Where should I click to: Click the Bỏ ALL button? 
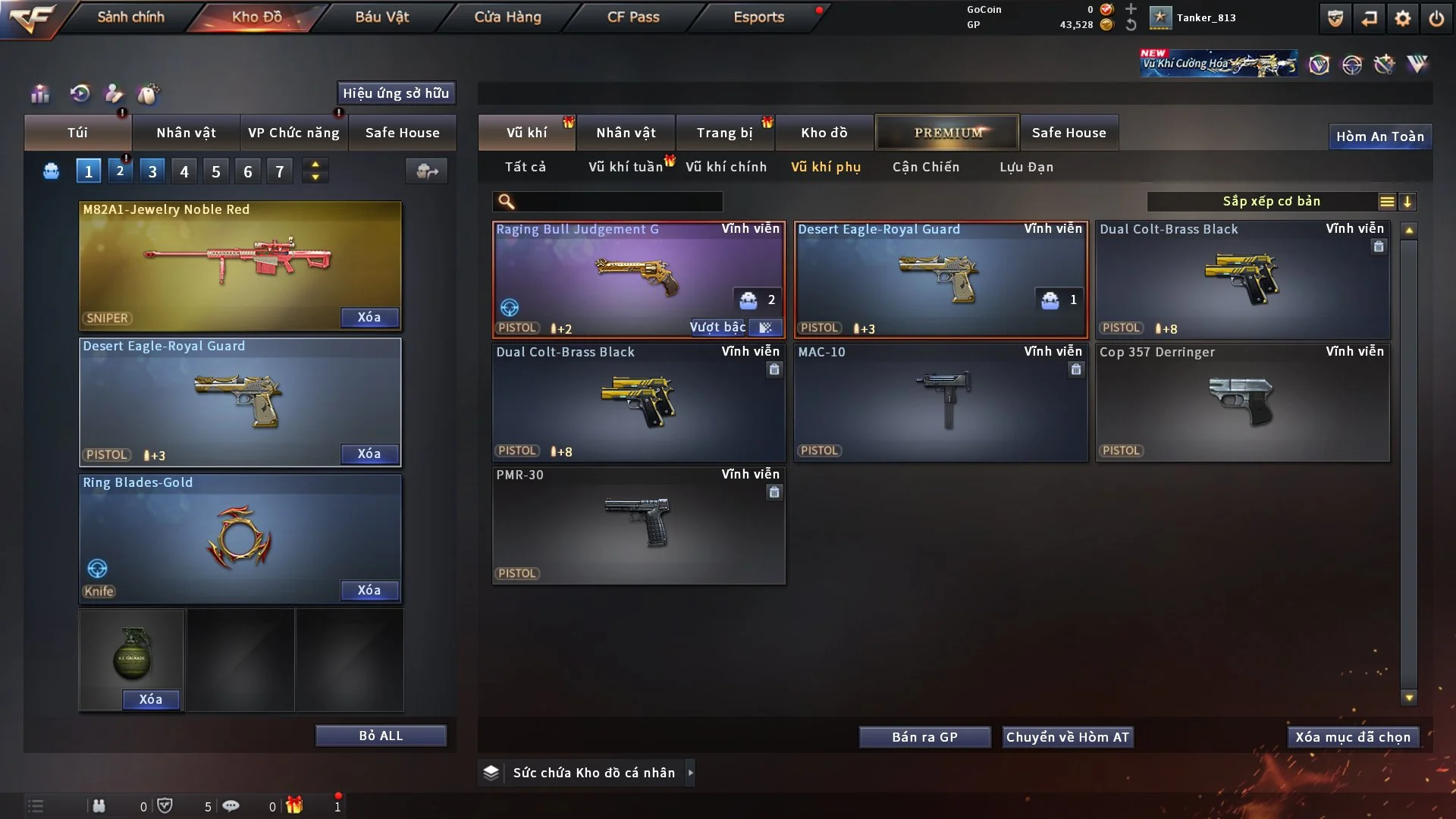tap(381, 736)
